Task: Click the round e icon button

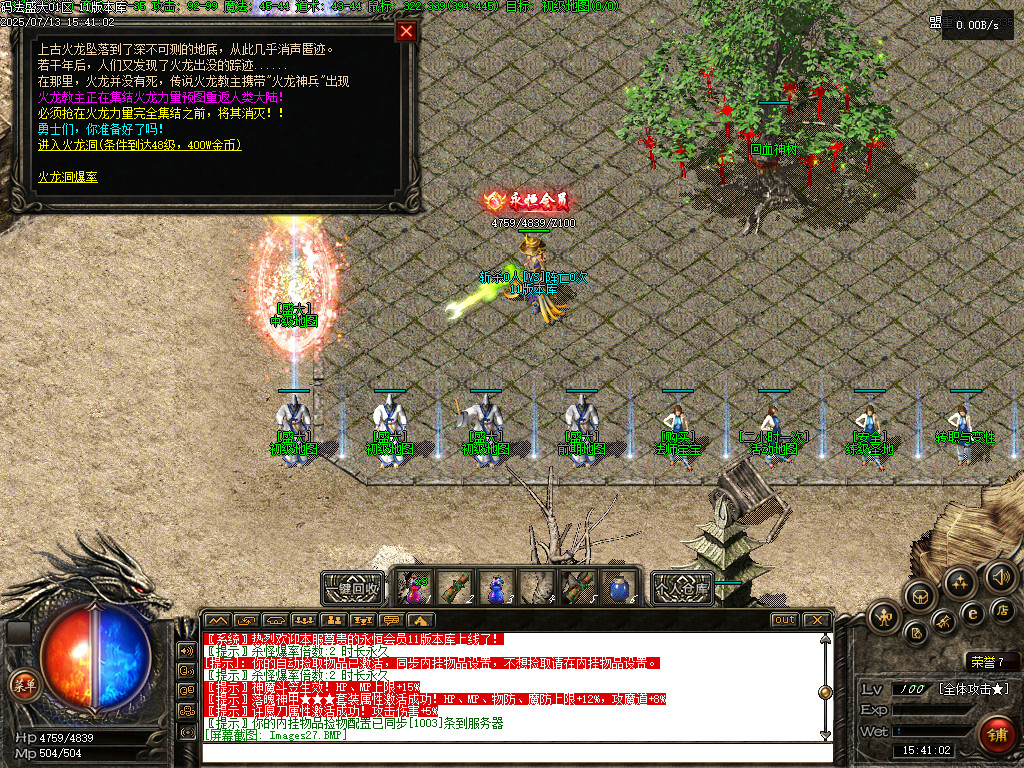Action: tap(971, 612)
